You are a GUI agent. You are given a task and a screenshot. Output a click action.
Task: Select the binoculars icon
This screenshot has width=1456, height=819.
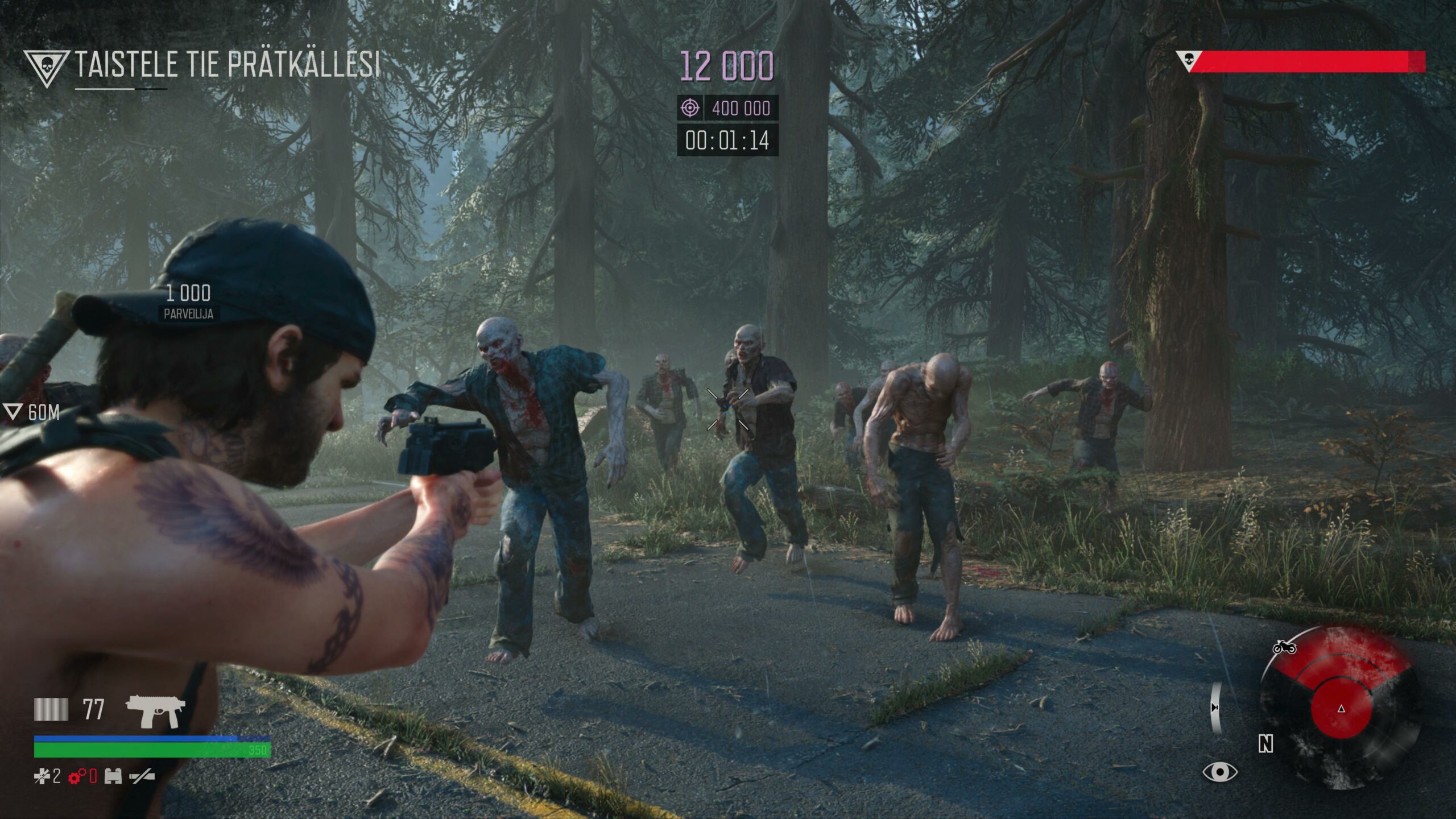(113, 776)
